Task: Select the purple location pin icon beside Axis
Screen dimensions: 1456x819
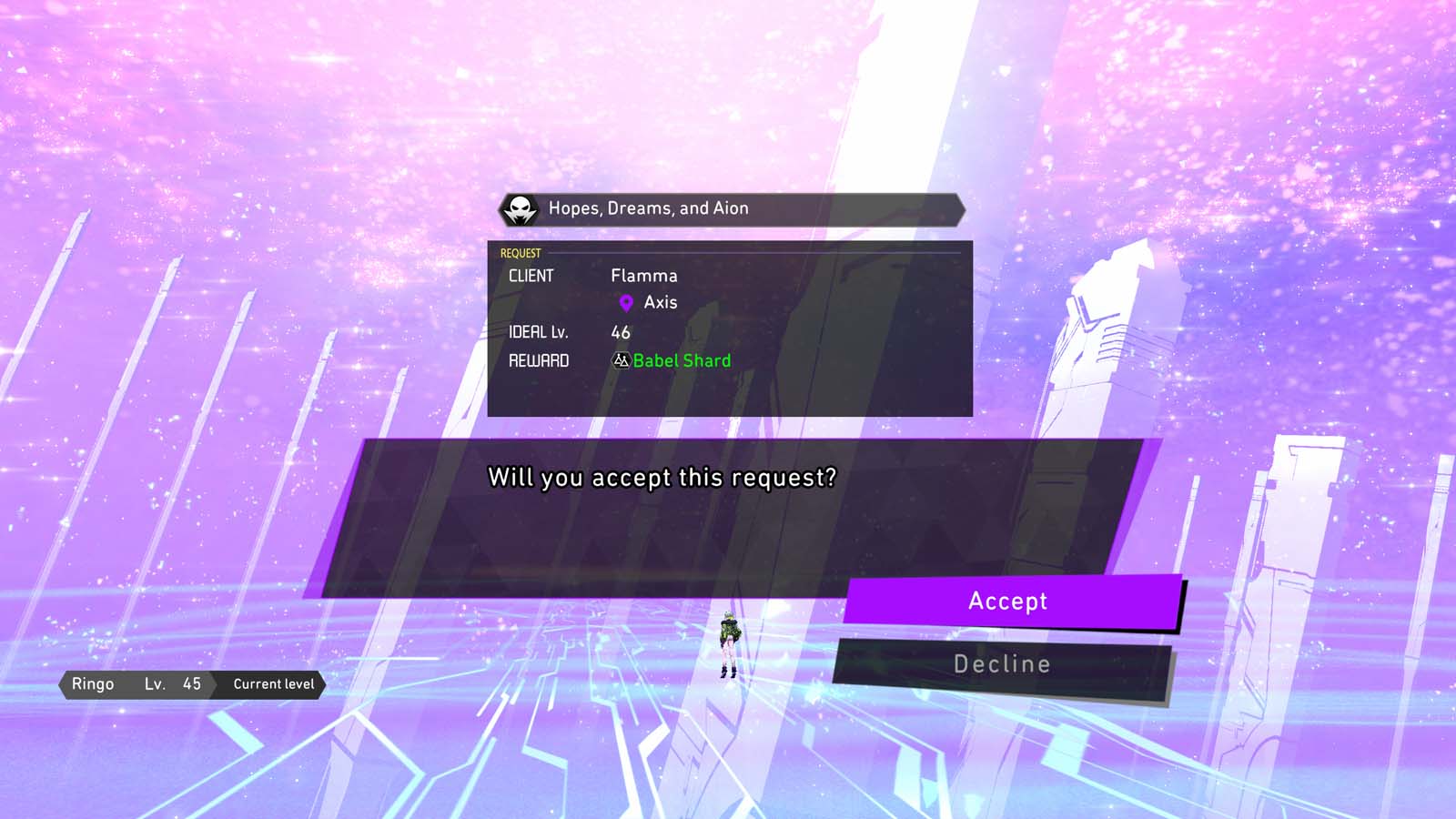Action: (624, 301)
